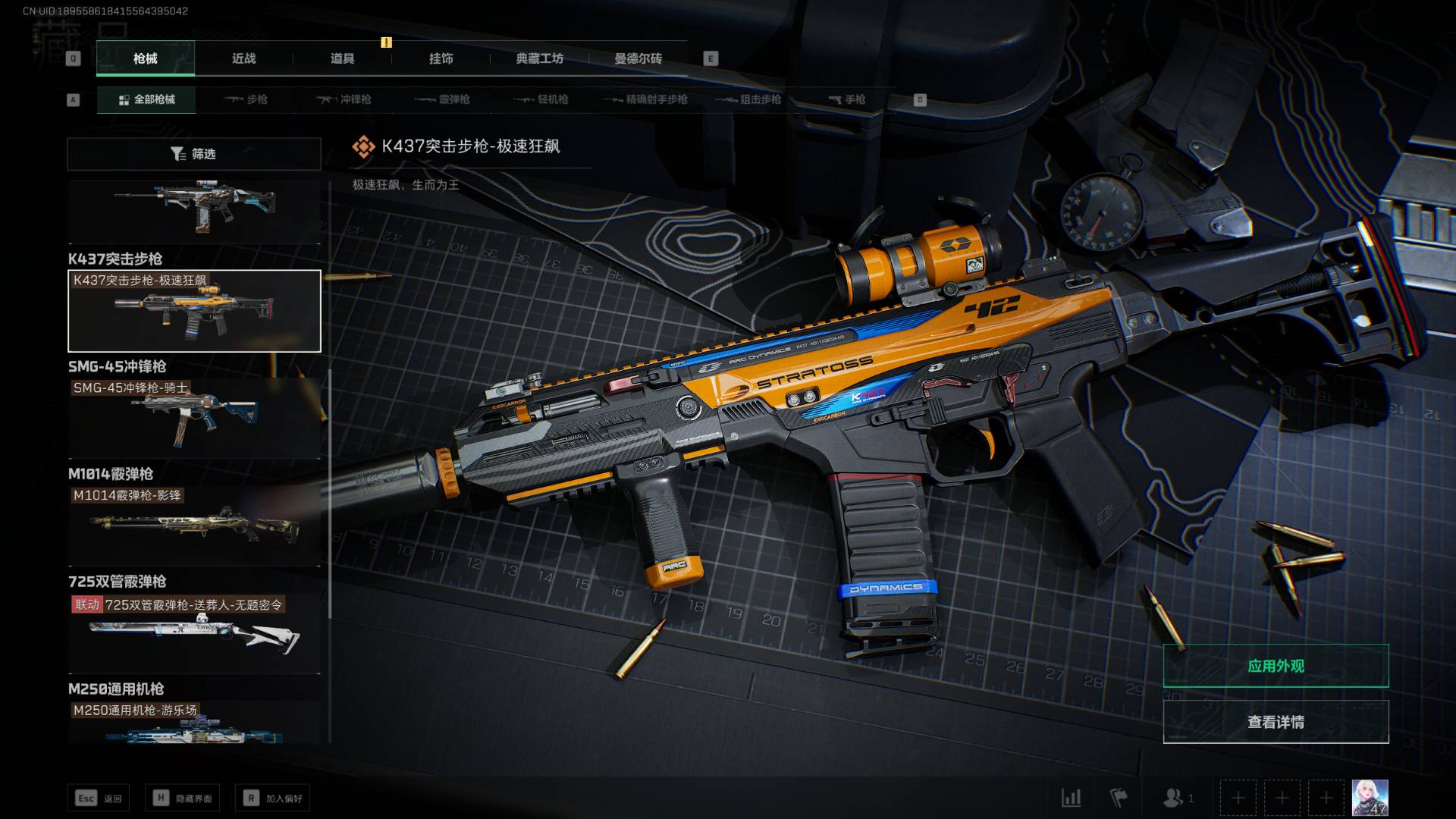Choose the 霰弹枪 shotgun category

pos(443,99)
